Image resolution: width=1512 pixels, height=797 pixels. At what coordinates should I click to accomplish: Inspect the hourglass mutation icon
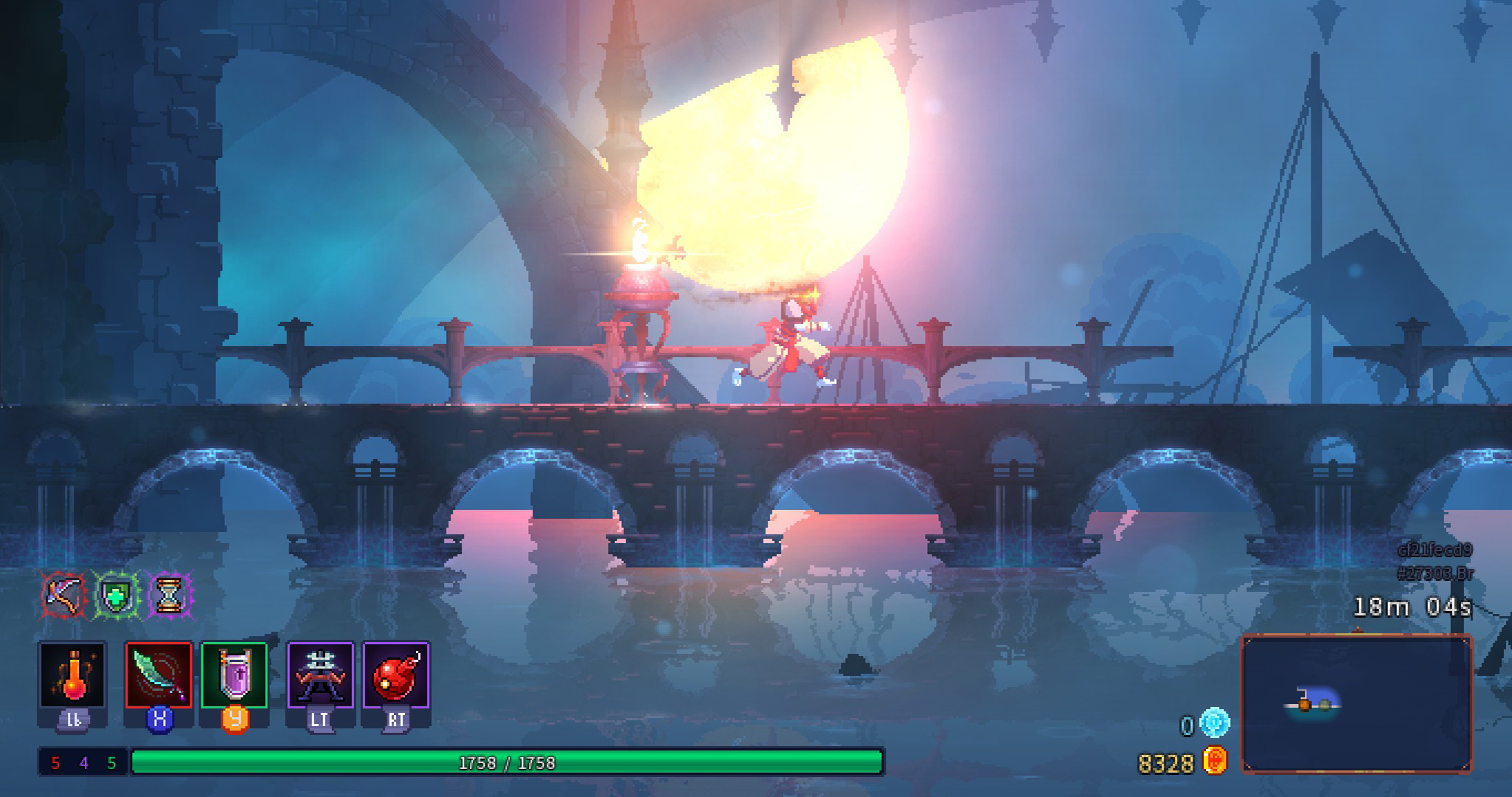169,595
